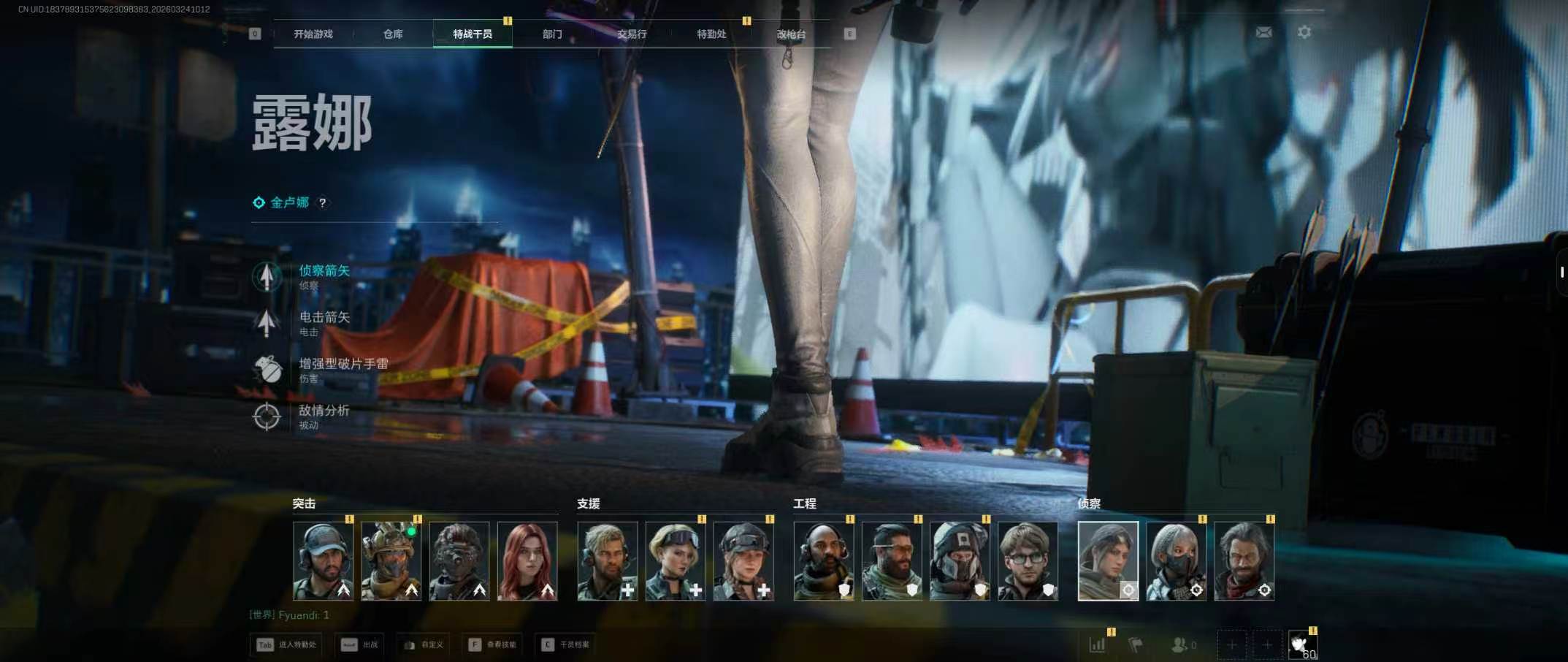
Task: Choose the gray-haired masked recon operator
Action: point(1176,560)
